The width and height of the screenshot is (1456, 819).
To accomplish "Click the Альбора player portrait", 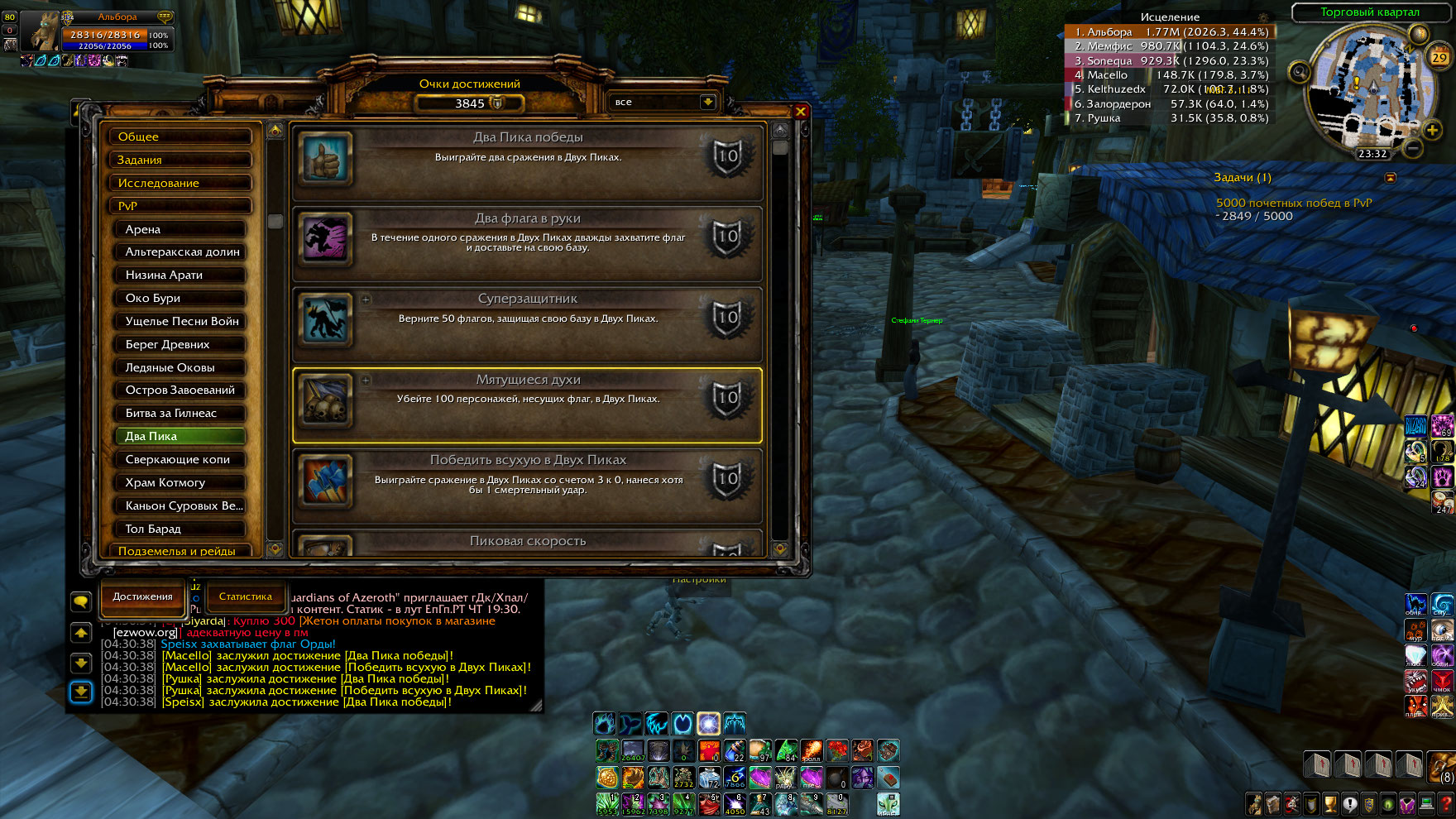I will pyautogui.click(x=40, y=31).
